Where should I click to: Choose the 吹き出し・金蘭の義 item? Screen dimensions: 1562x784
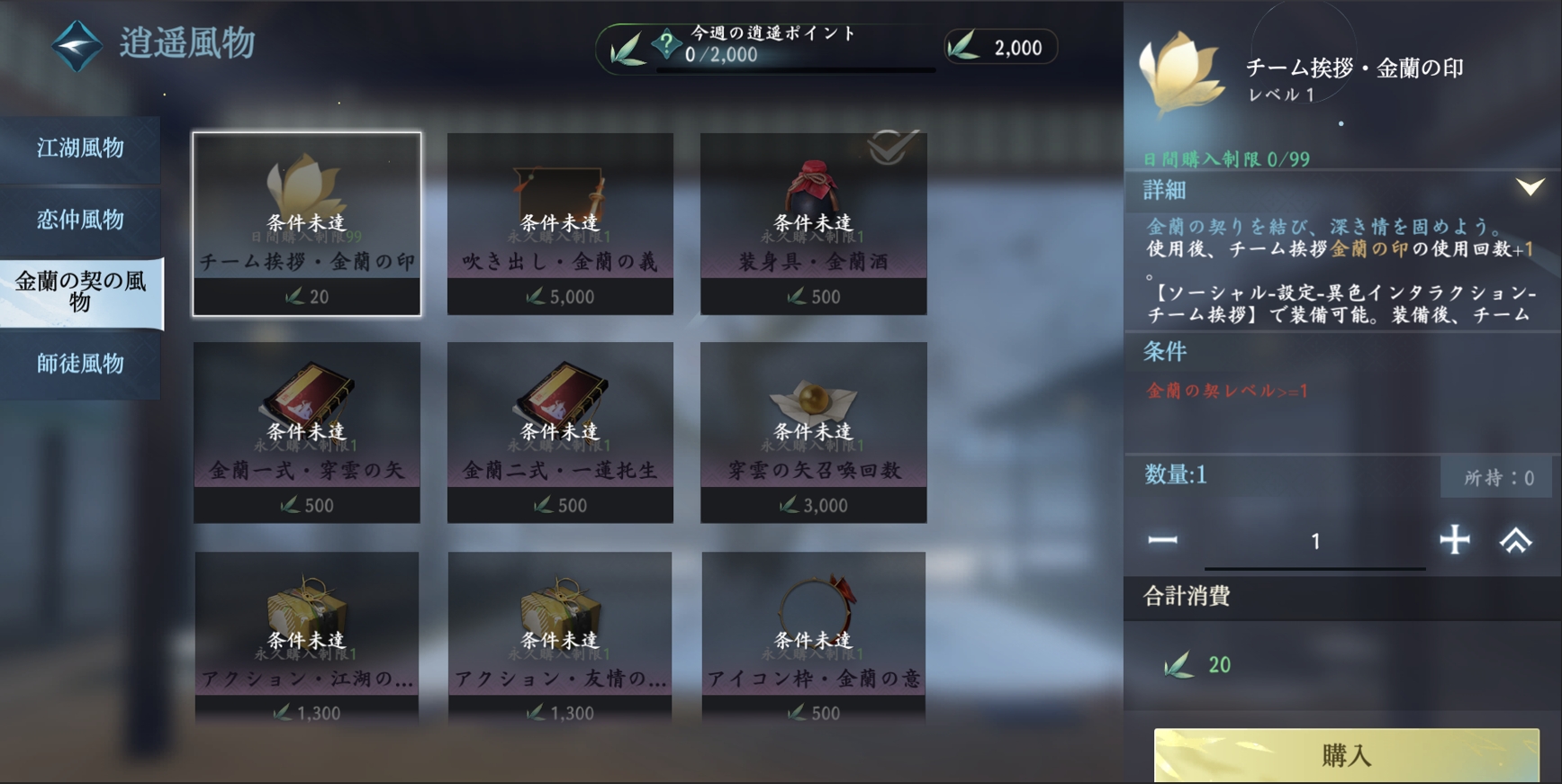(560, 224)
